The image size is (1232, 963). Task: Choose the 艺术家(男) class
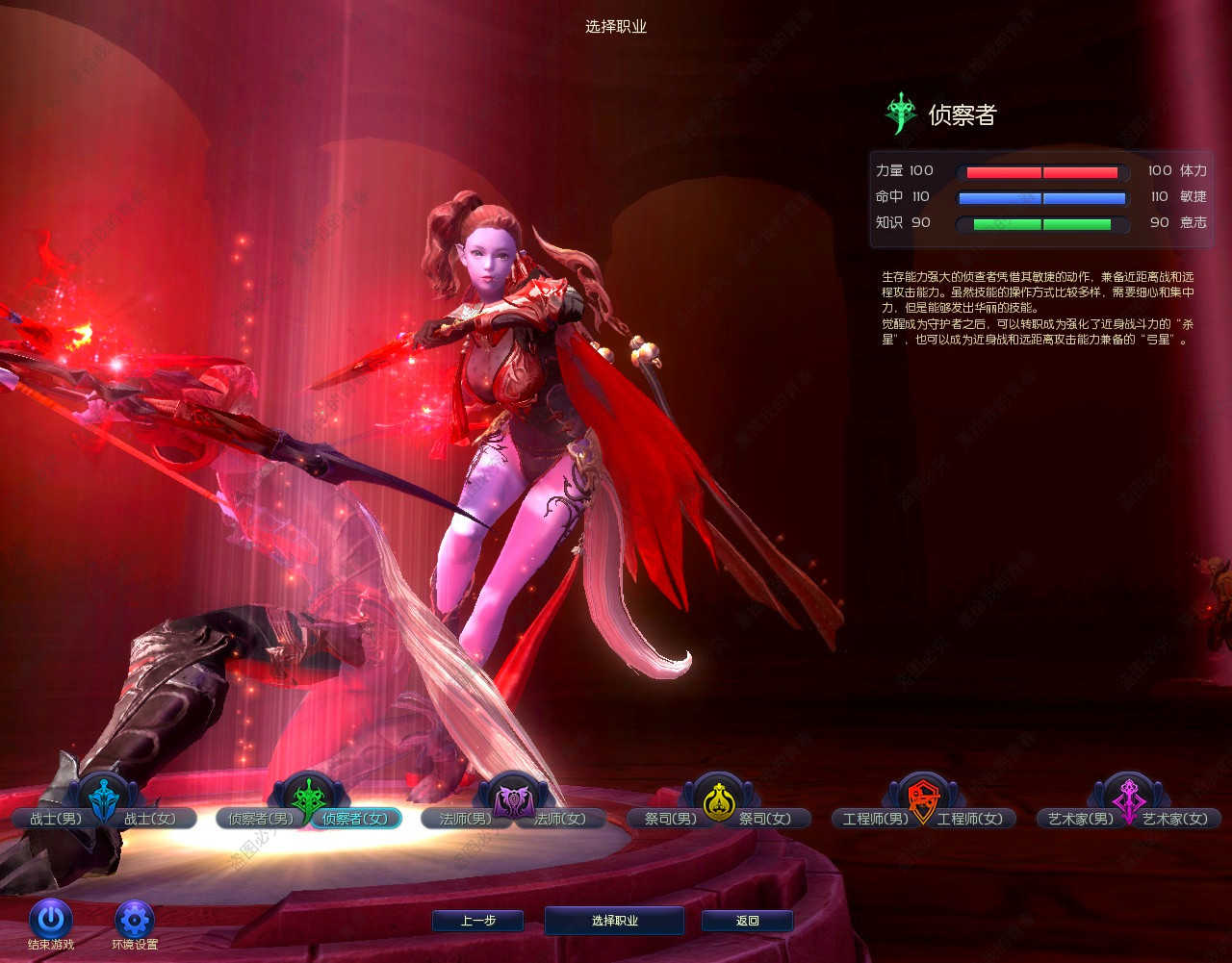1081,819
